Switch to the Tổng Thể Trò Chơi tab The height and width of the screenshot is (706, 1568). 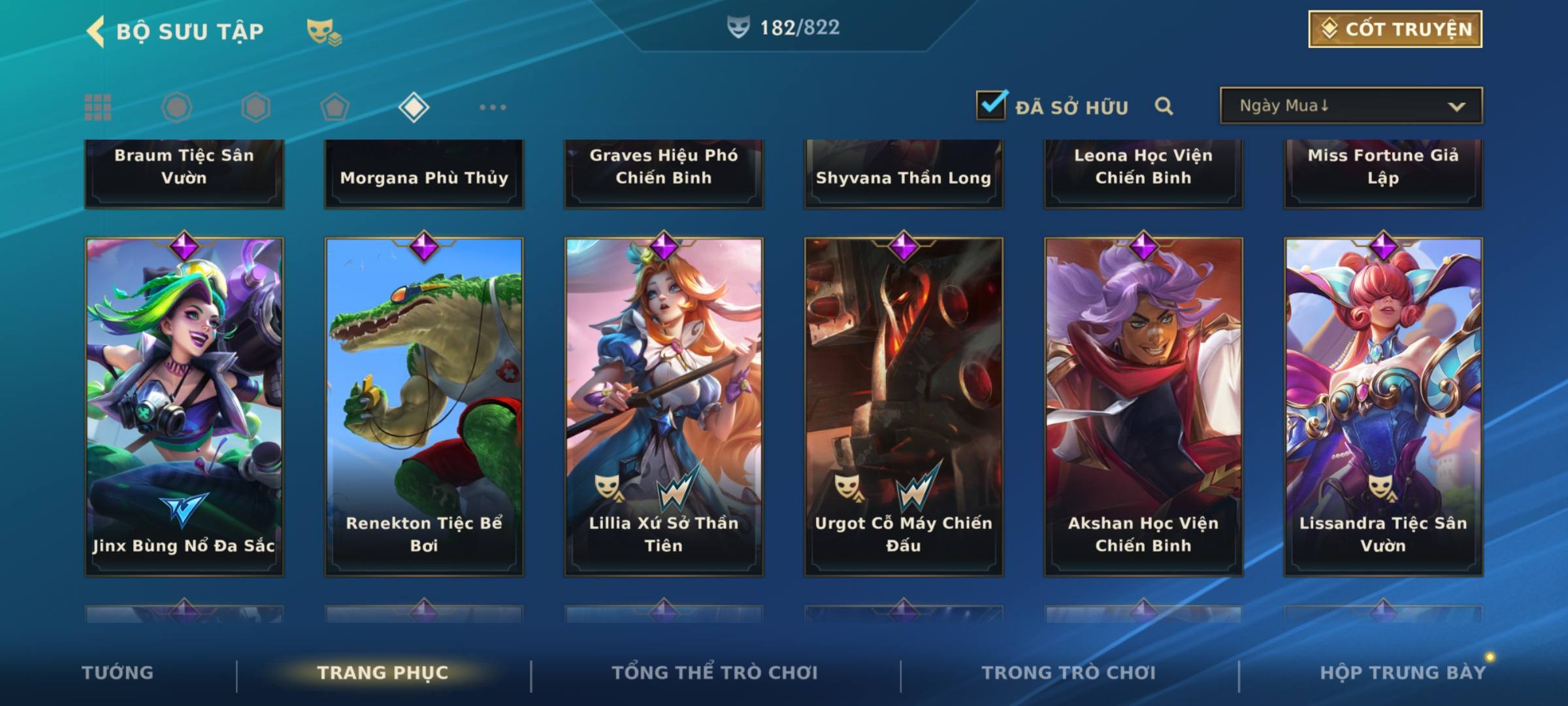coord(715,673)
